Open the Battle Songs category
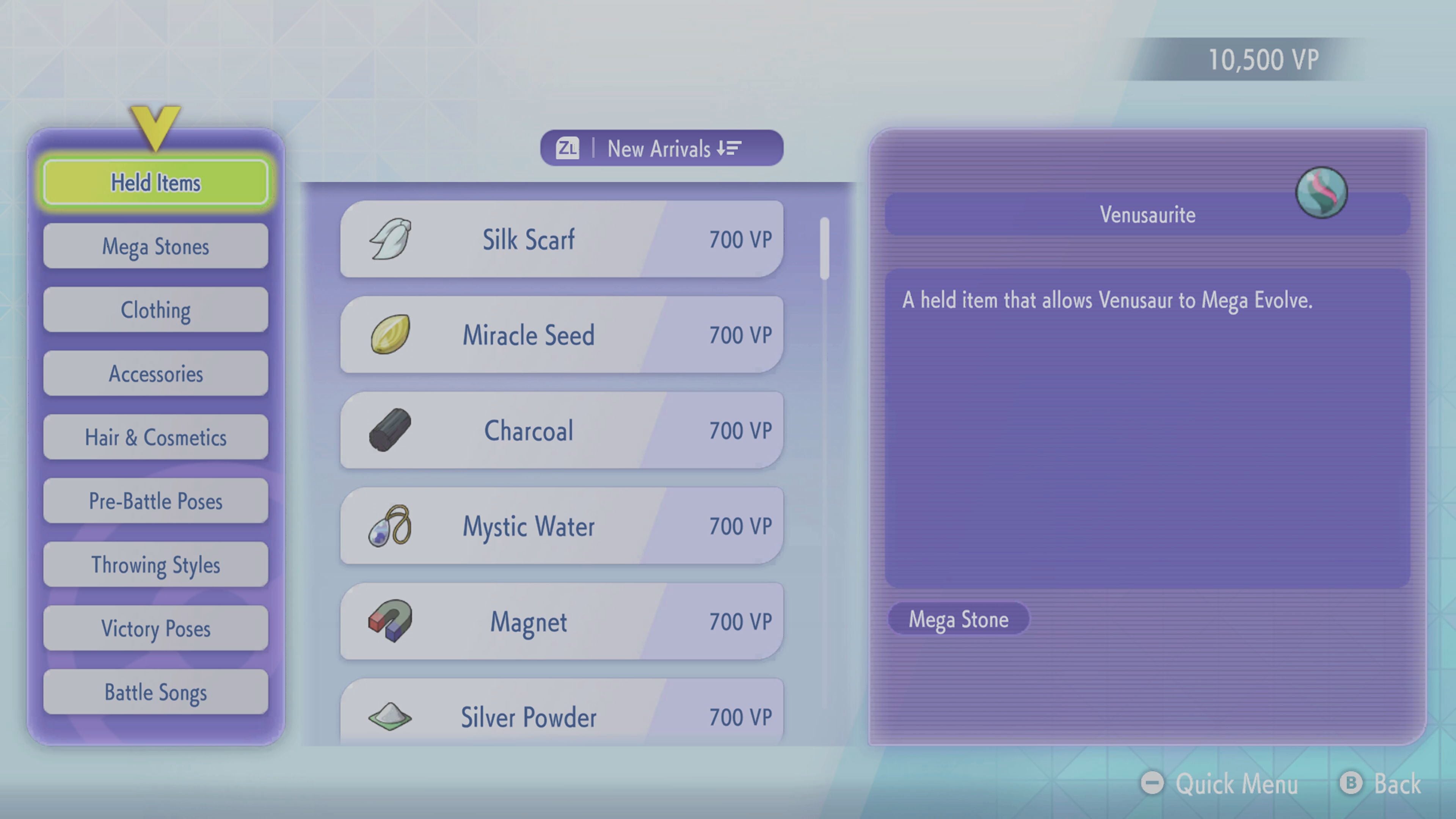1456x819 pixels. pyautogui.click(x=155, y=692)
